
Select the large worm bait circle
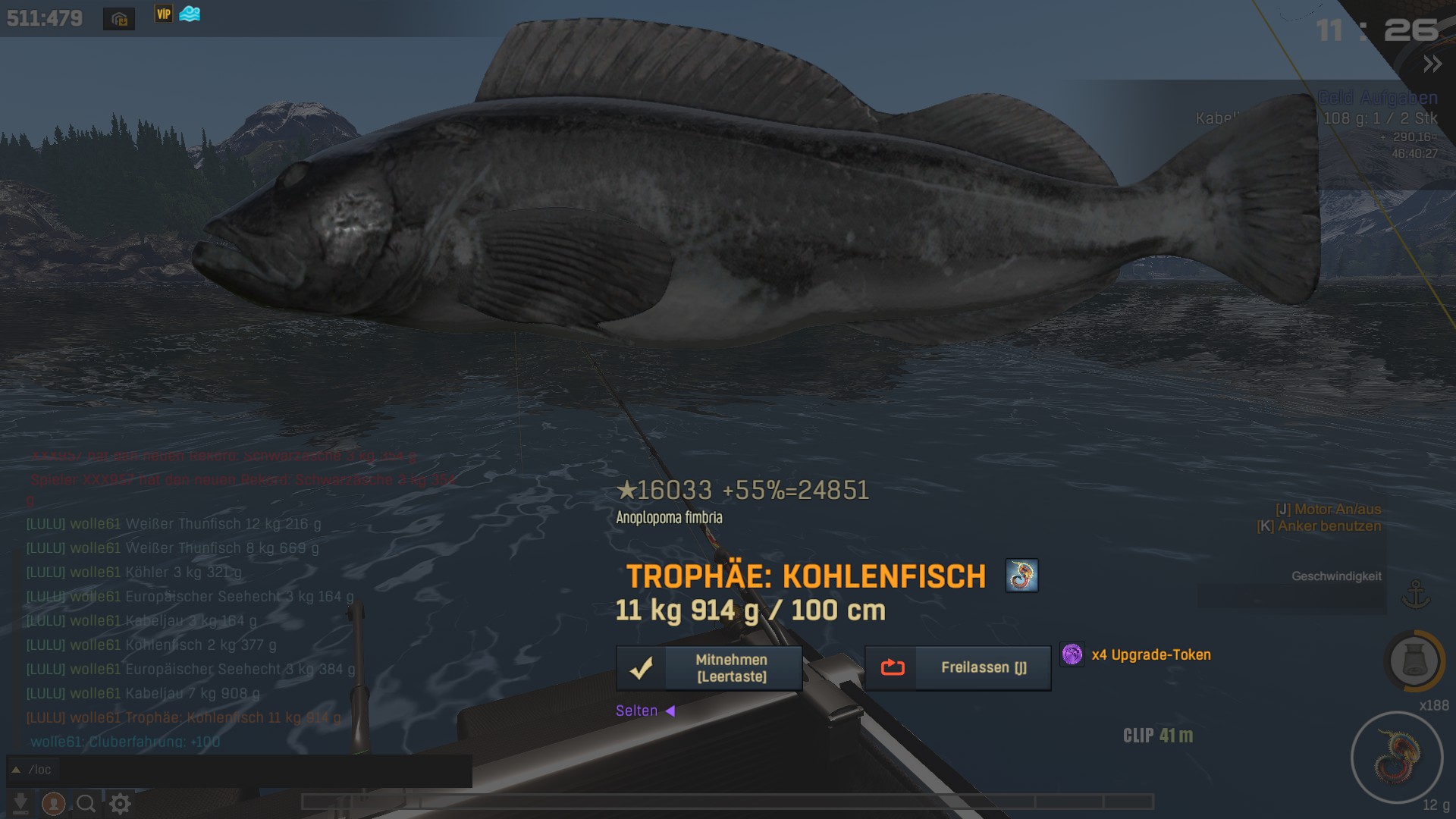[x=1396, y=757]
